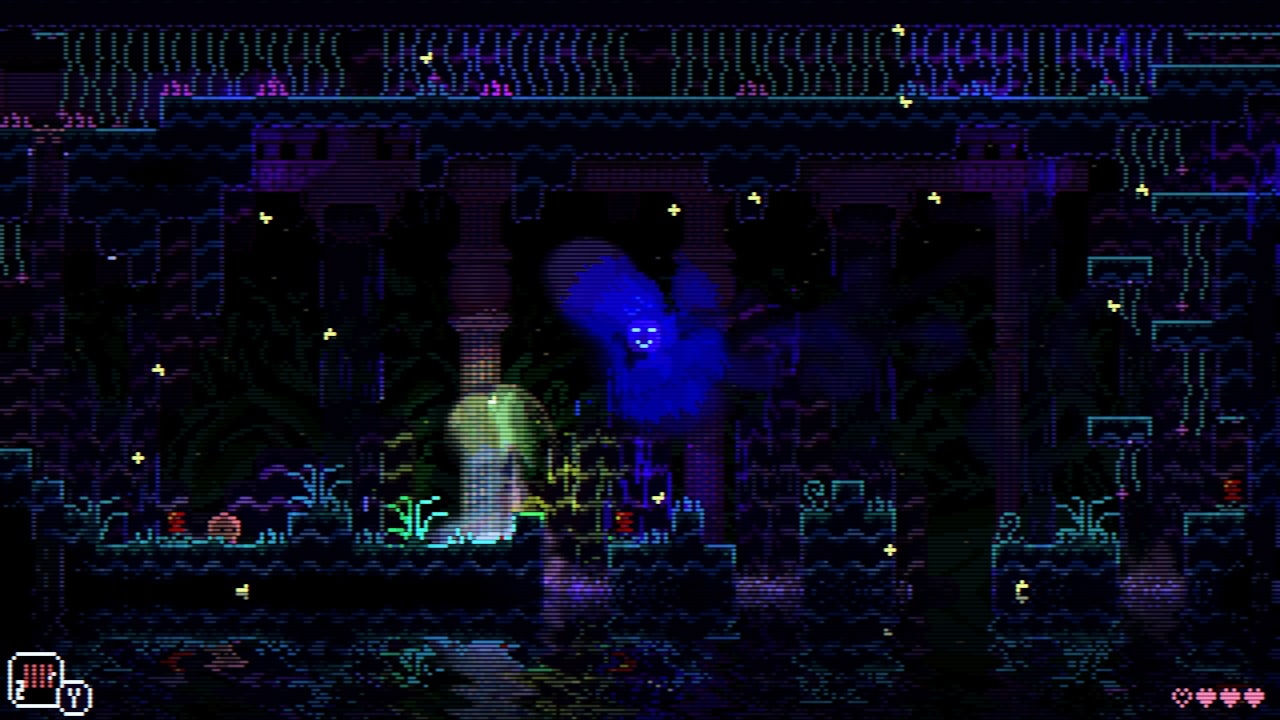The height and width of the screenshot is (720, 1280).
Task: Click the red flower near the left ledge
Action: (178, 519)
